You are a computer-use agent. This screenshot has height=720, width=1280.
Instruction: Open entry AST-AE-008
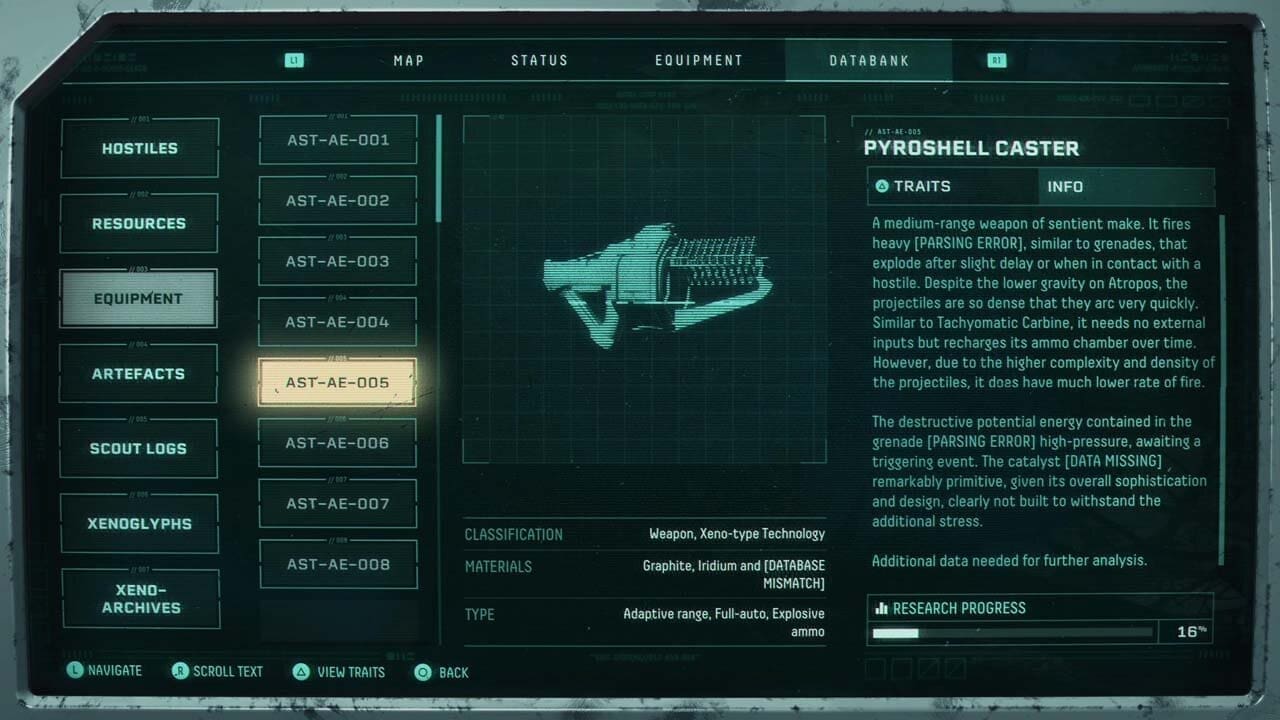coord(338,565)
